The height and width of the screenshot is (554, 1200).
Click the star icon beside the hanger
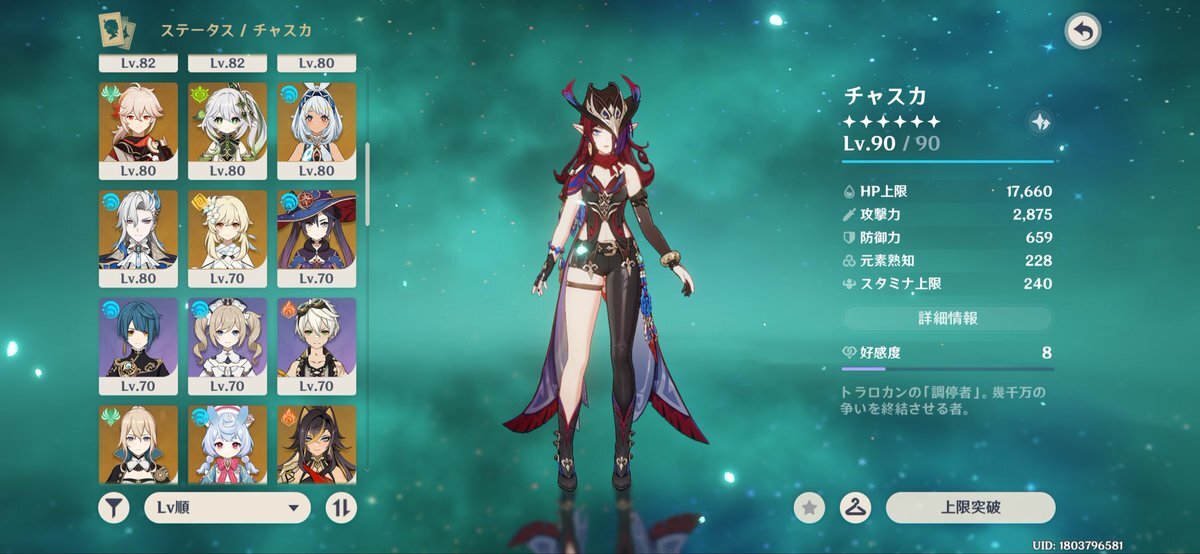810,507
